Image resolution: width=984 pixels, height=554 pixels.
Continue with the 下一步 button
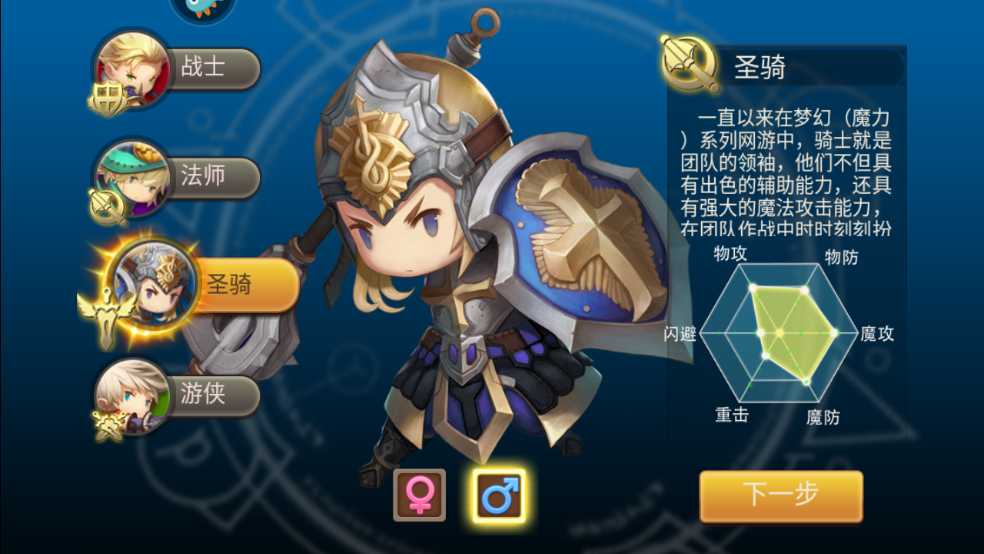780,496
